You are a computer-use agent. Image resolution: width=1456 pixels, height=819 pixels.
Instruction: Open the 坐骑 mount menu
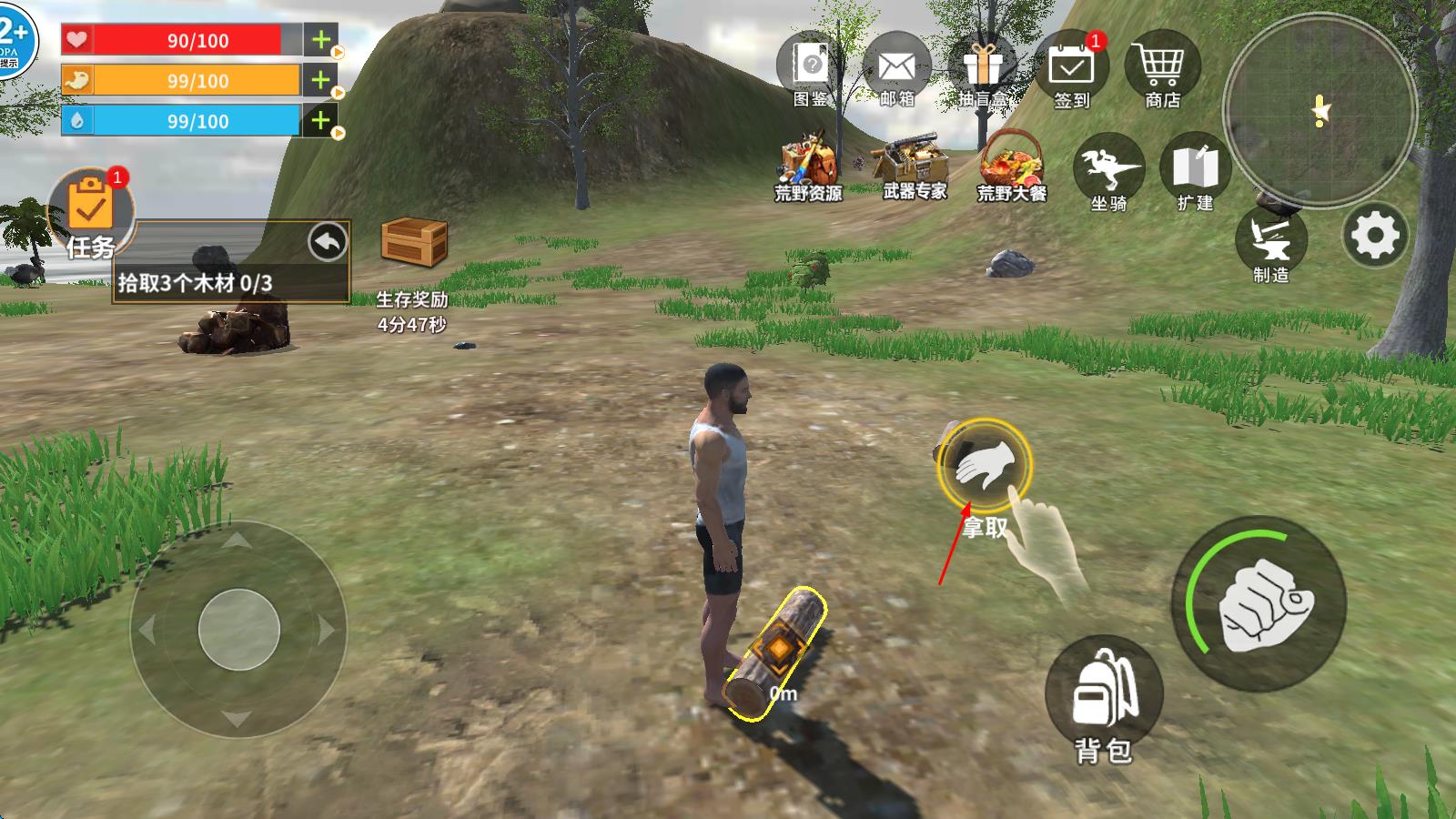pos(1108,170)
